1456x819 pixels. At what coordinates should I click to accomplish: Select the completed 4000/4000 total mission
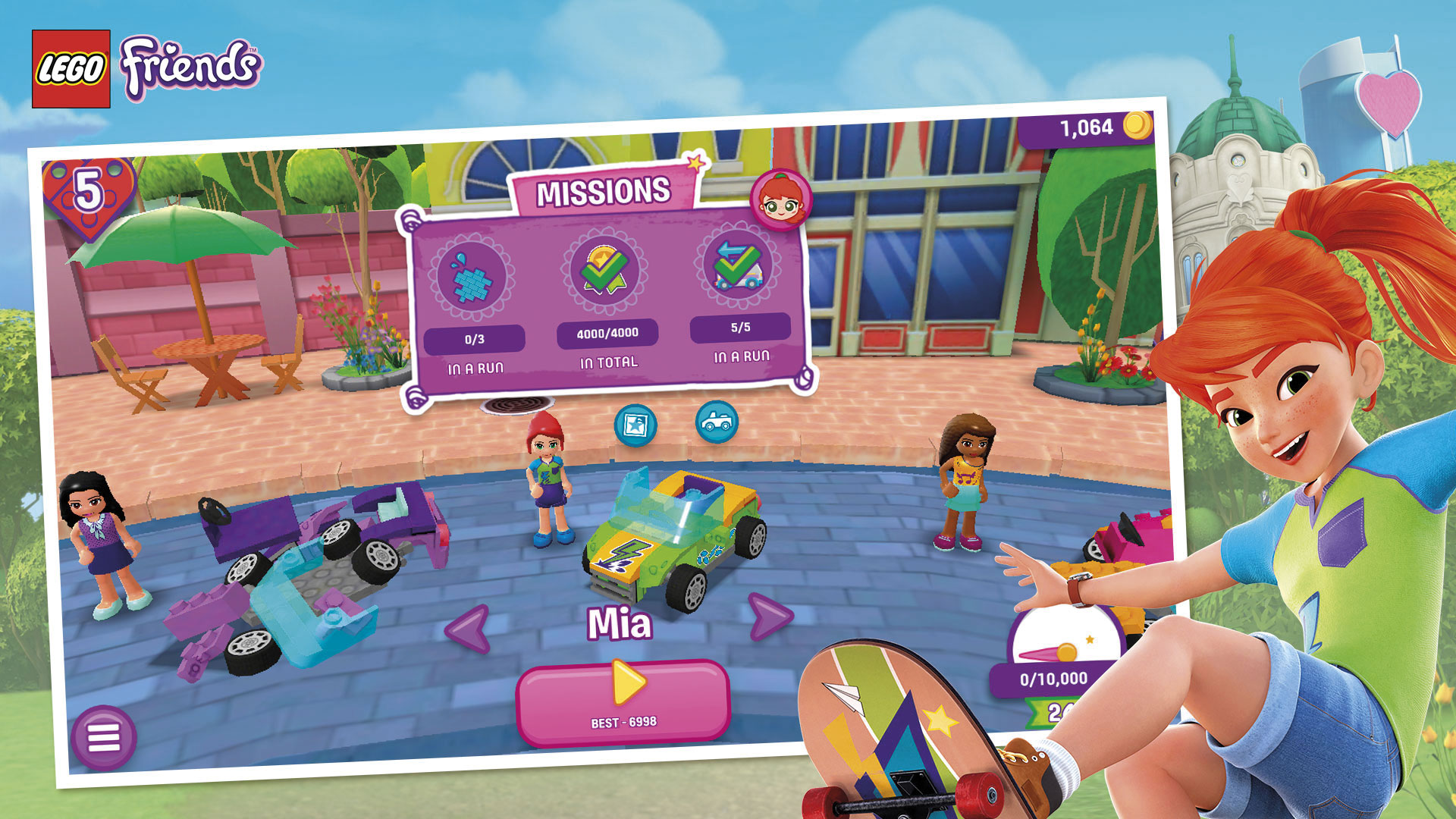point(604,269)
